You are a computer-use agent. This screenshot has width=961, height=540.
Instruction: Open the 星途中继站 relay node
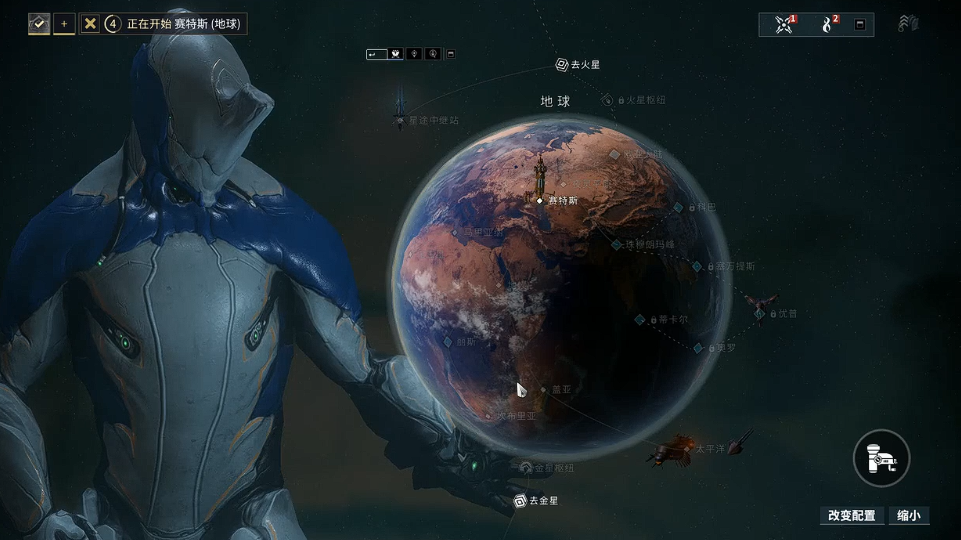[x=399, y=120]
